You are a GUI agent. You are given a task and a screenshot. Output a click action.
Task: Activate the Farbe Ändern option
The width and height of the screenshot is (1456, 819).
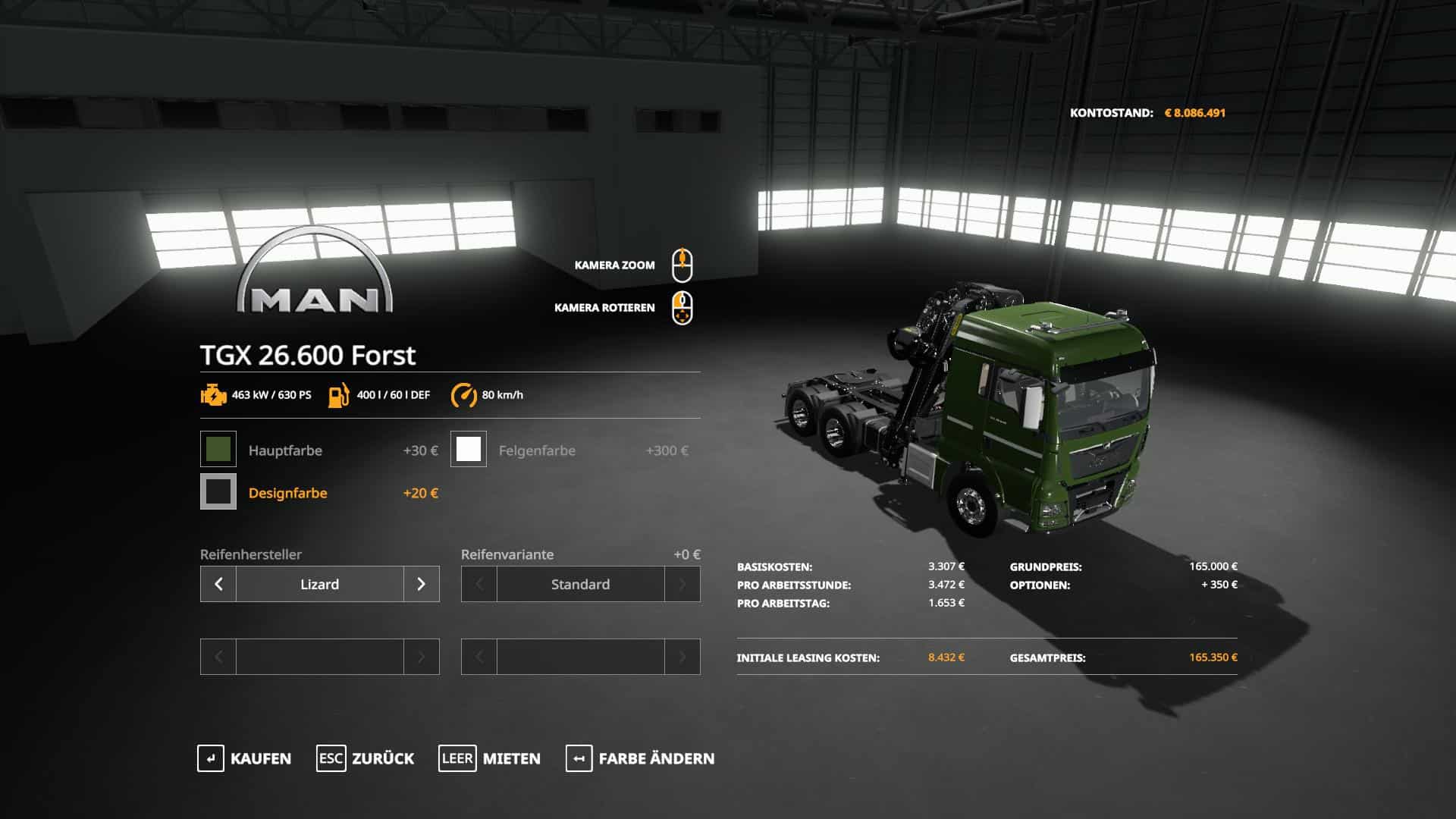640,758
